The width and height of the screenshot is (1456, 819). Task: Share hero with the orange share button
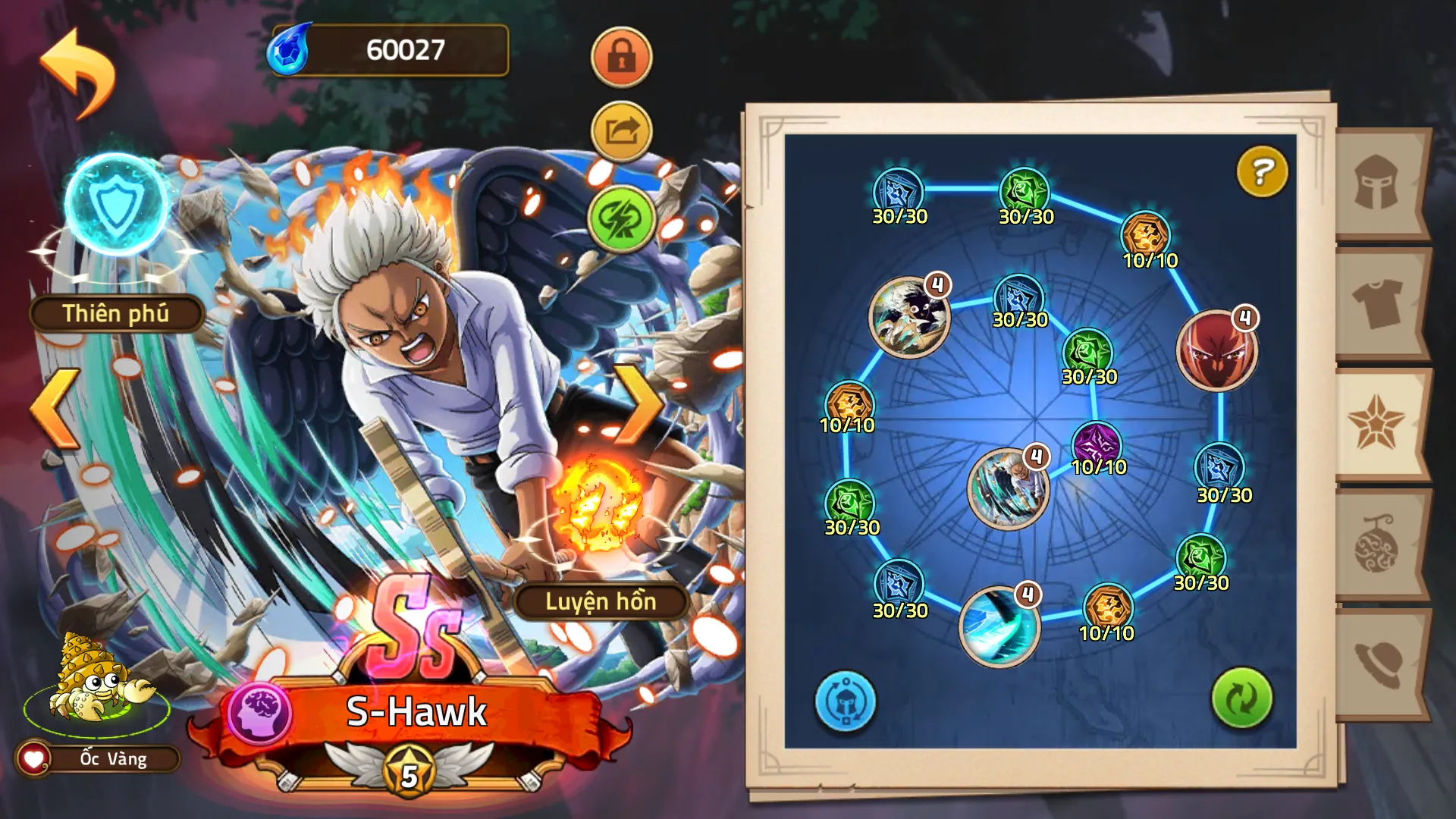click(x=621, y=132)
